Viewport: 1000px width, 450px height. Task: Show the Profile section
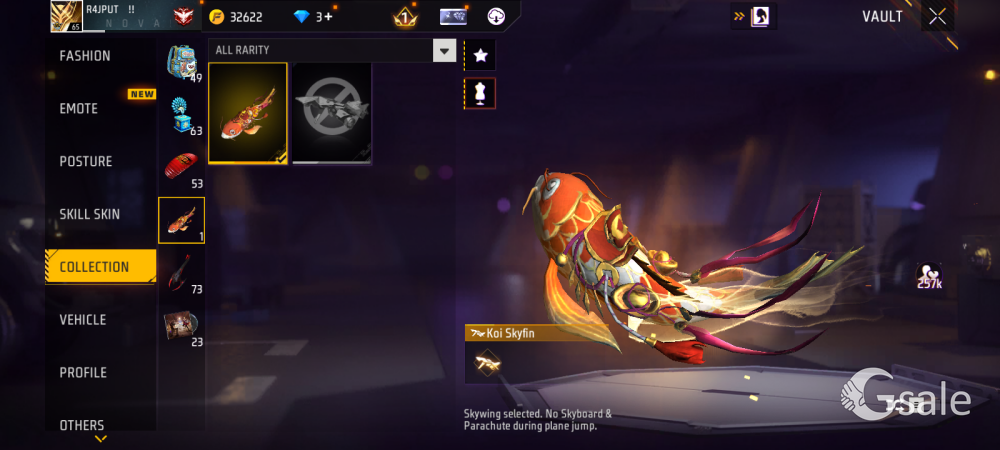click(x=83, y=373)
